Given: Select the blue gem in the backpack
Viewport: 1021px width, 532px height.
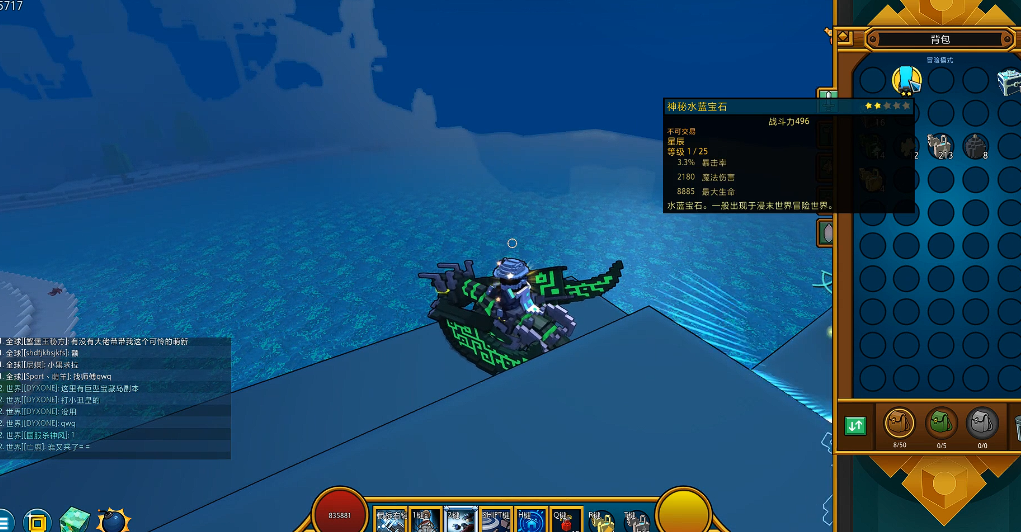Looking at the screenshot, I should click(x=906, y=79).
